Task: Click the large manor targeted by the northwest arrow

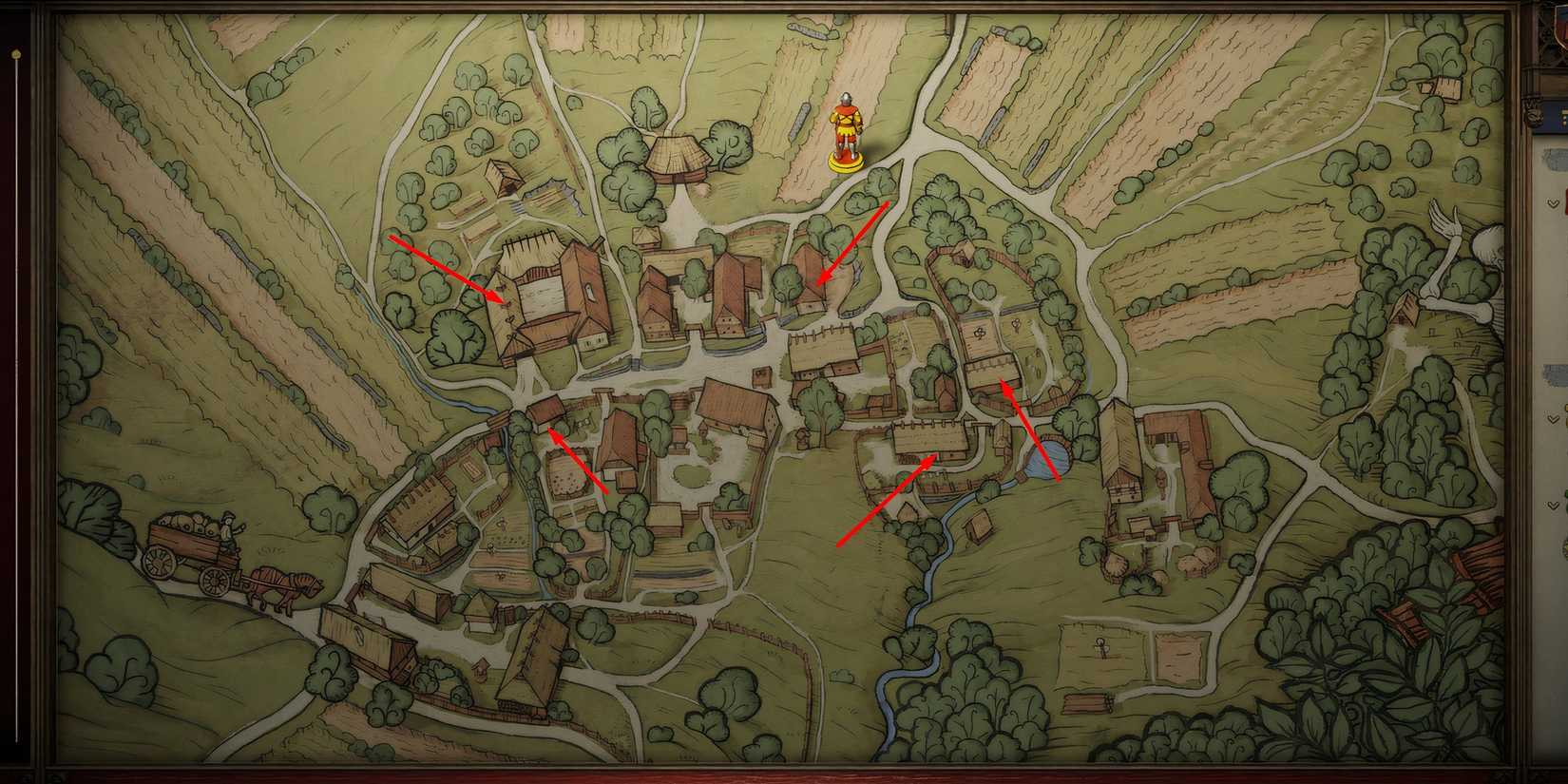Action: coord(551,299)
